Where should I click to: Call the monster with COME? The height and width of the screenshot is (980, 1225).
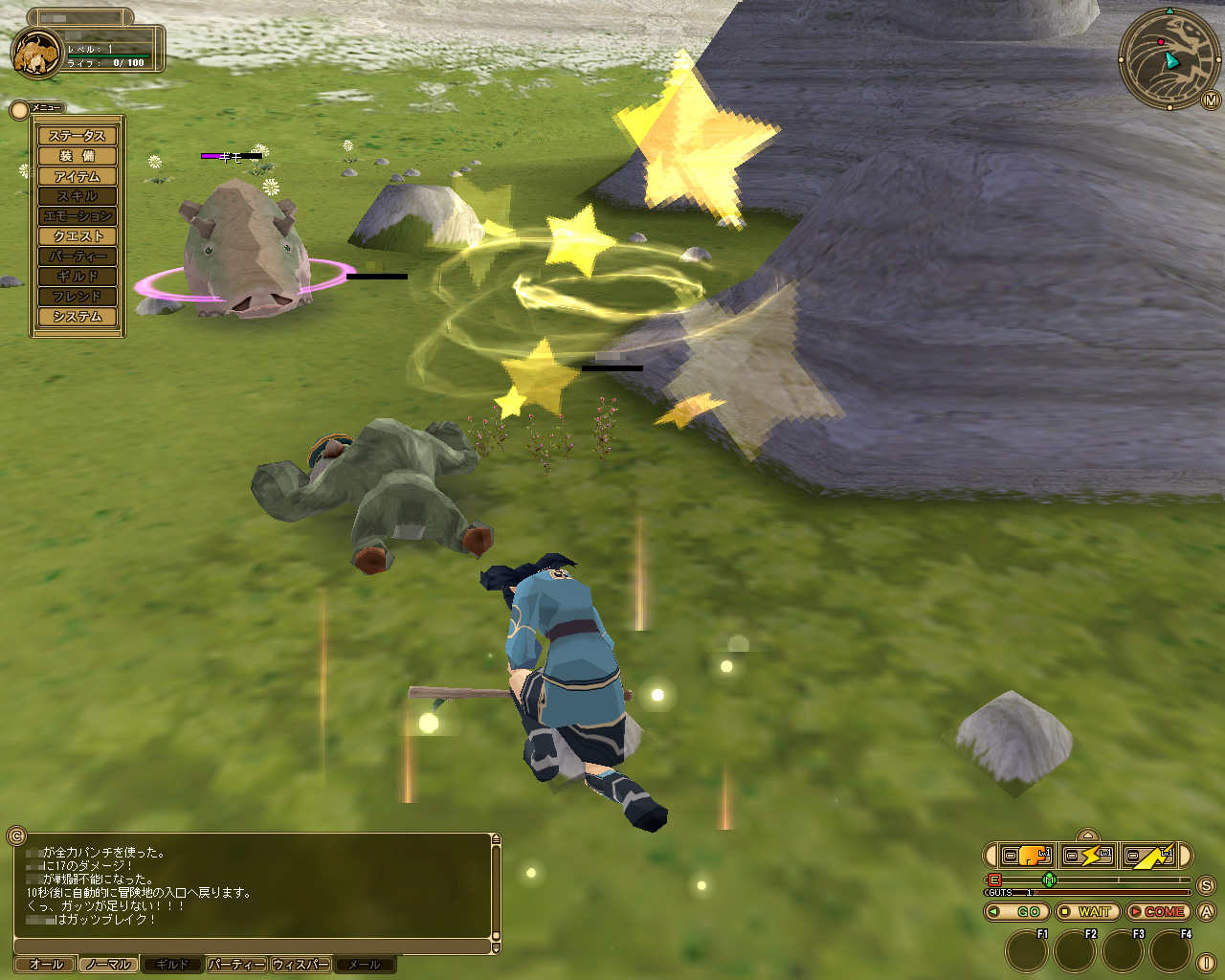[1158, 912]
